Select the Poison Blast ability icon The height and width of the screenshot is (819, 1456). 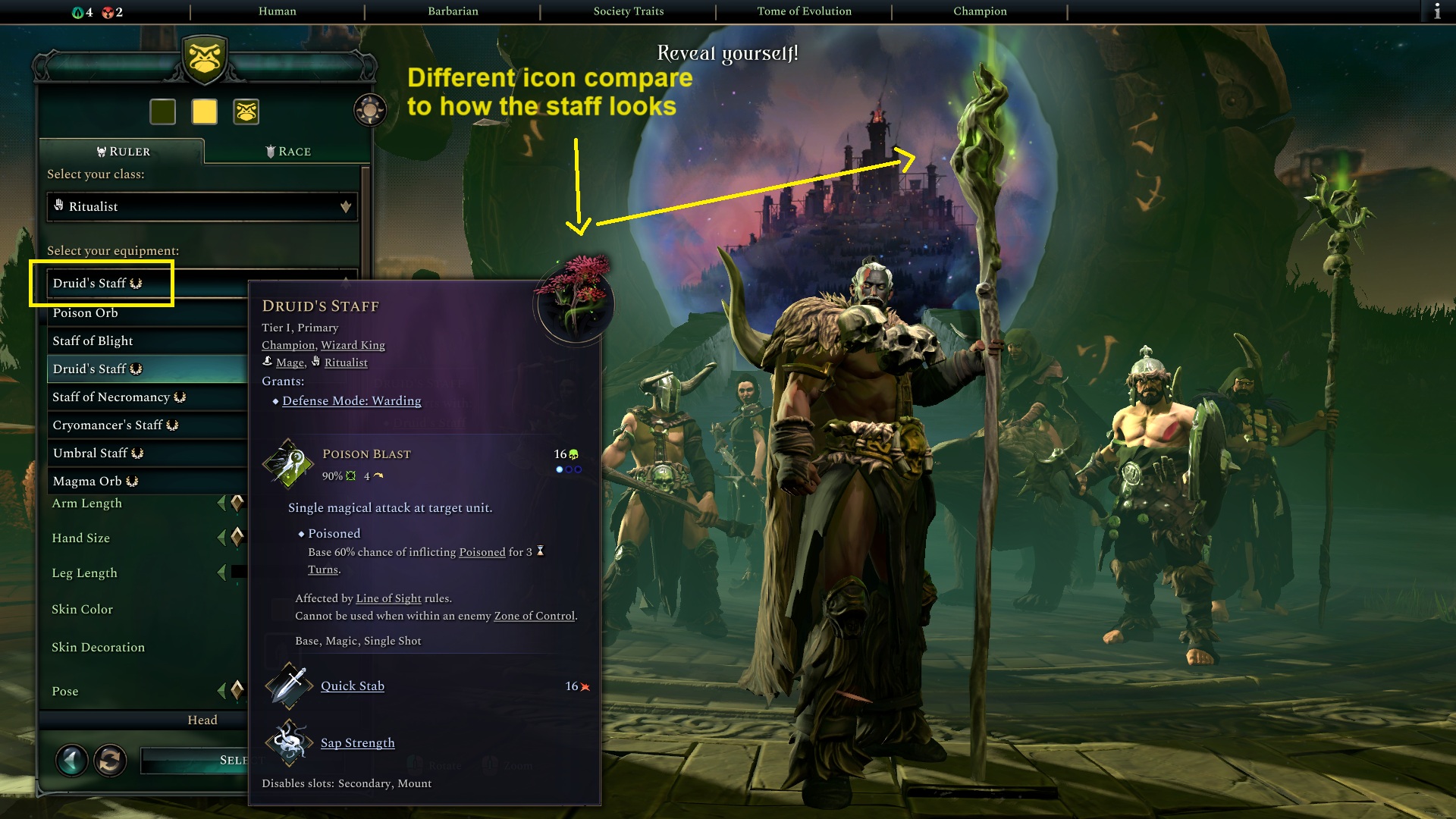point(288,463)
